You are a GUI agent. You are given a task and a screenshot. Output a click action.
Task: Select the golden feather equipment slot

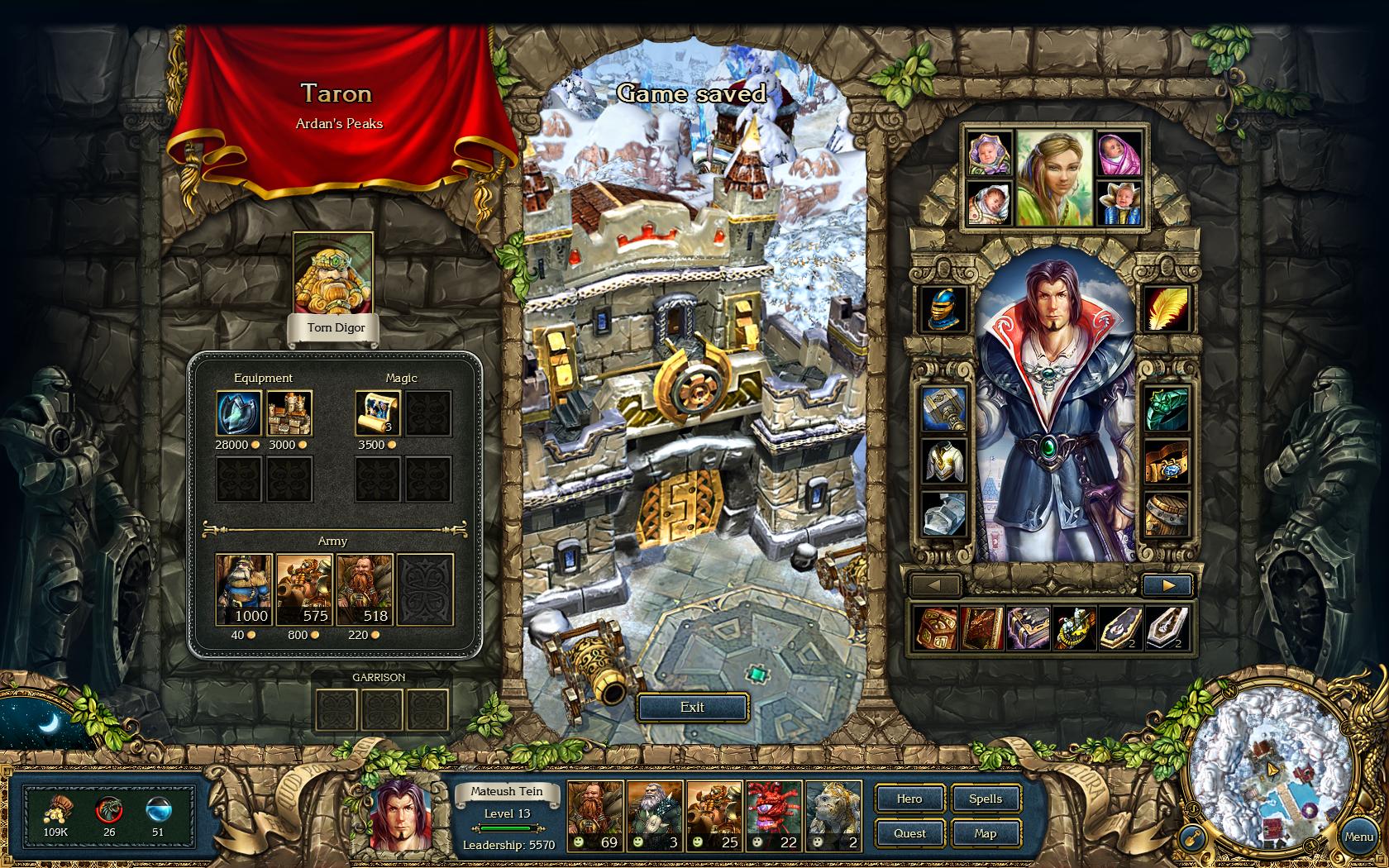click(x=1167, y=309)
